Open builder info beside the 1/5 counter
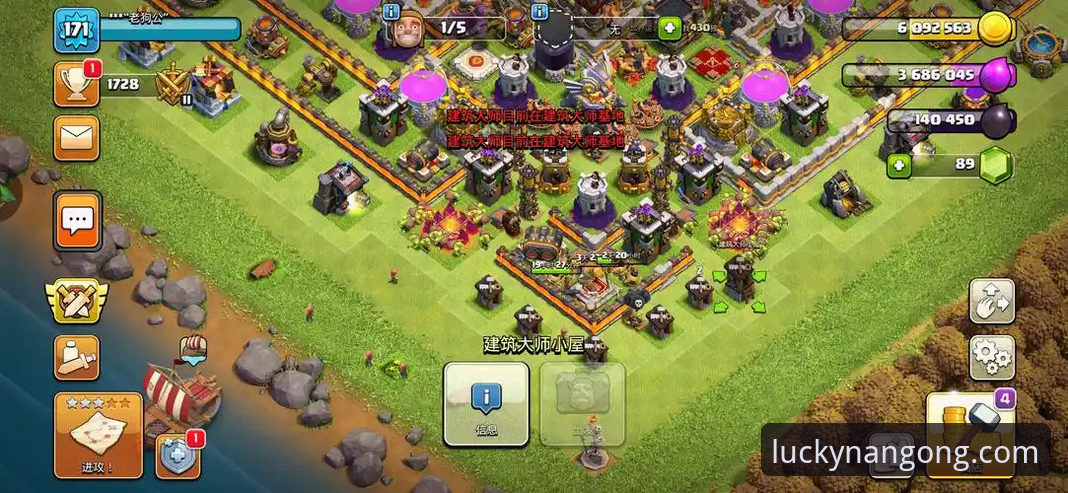 (391, 13)
